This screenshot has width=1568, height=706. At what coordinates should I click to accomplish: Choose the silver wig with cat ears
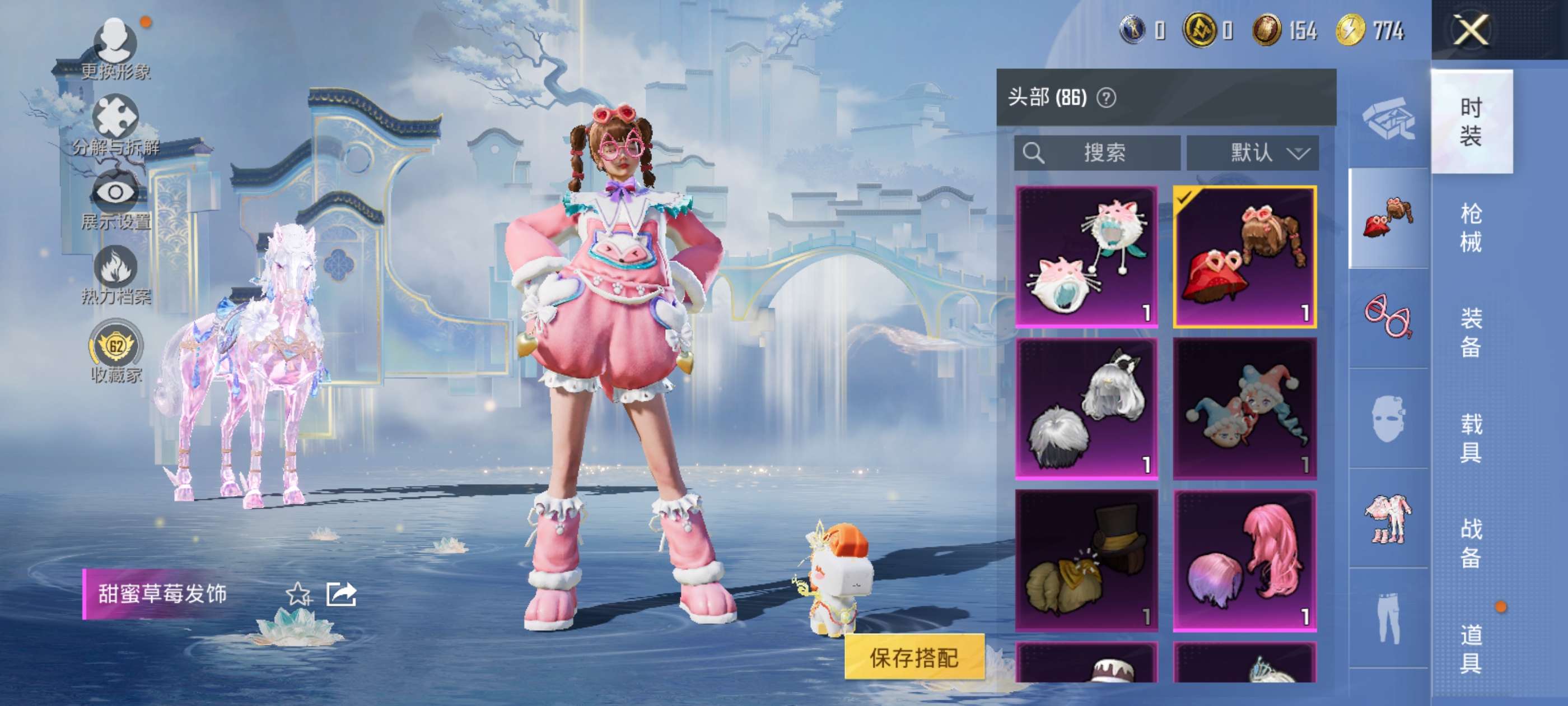(x=1086, y=408)
